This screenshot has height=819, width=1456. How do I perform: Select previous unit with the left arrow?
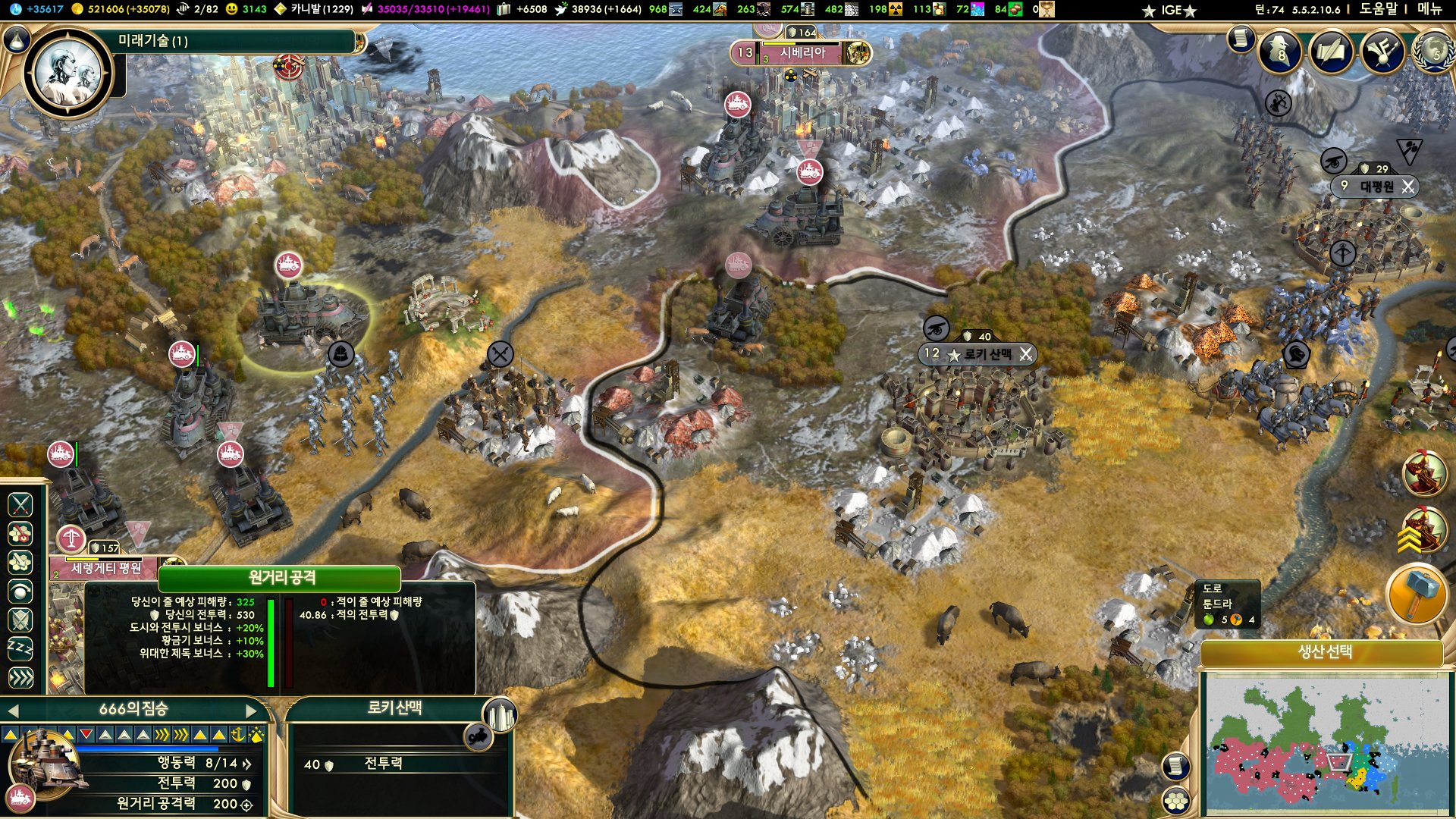click(13, 711)
